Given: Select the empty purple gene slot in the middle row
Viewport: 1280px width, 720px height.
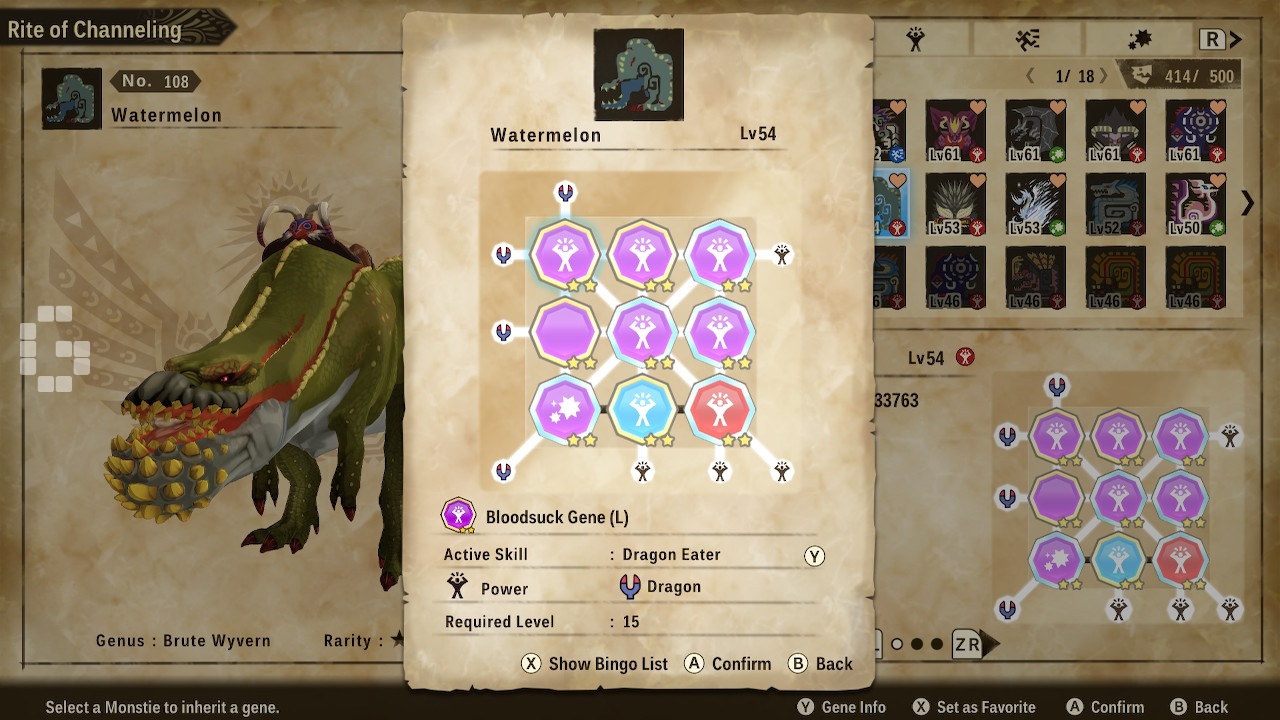Looking at the screenshot, I should click(x=565, y=332).
